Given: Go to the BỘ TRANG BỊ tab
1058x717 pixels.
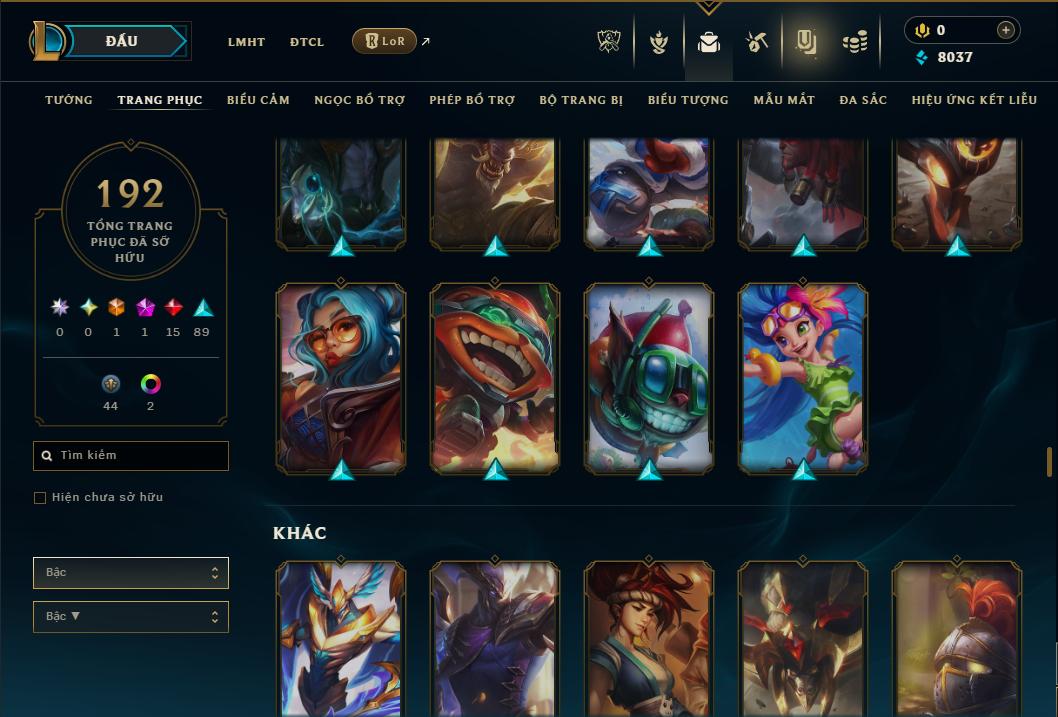Looking at the screenshot, I should [x=581, y=100].
